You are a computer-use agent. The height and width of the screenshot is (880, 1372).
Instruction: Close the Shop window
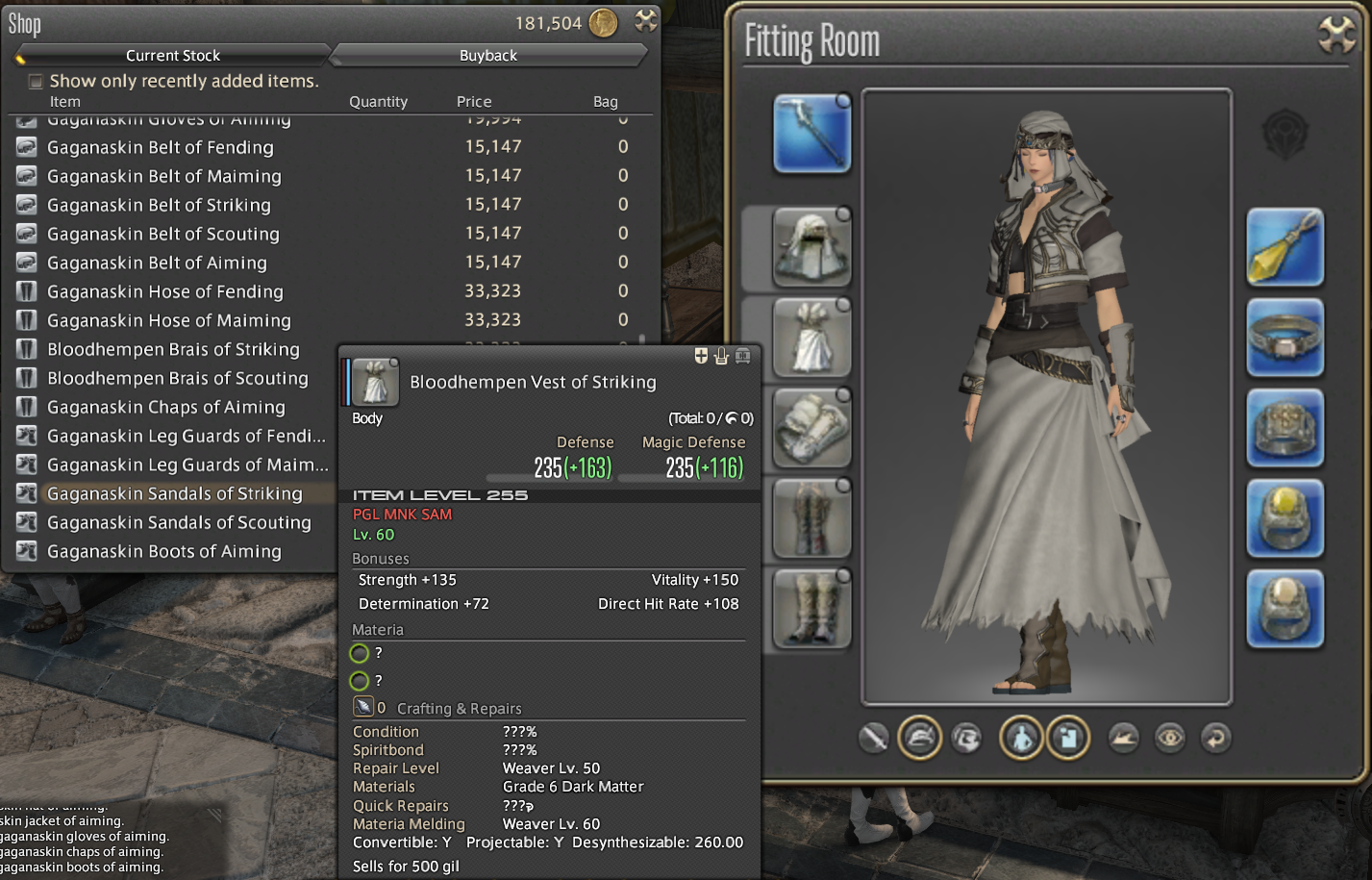(646, 21)
